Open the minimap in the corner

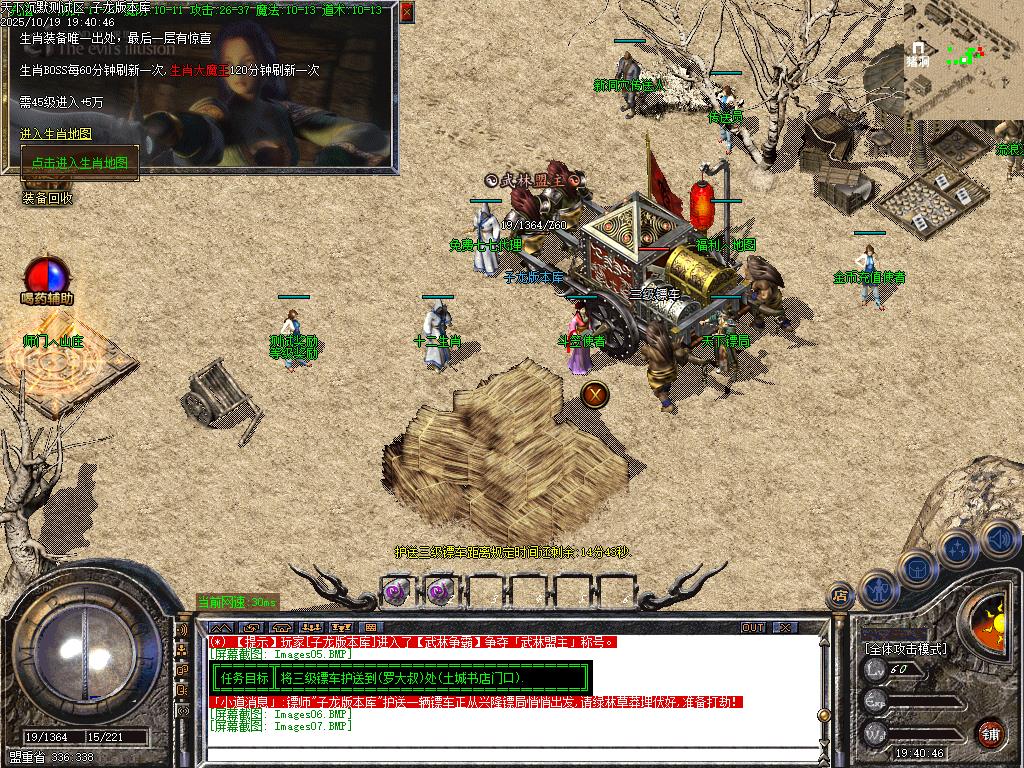click(x=964, y=58)
